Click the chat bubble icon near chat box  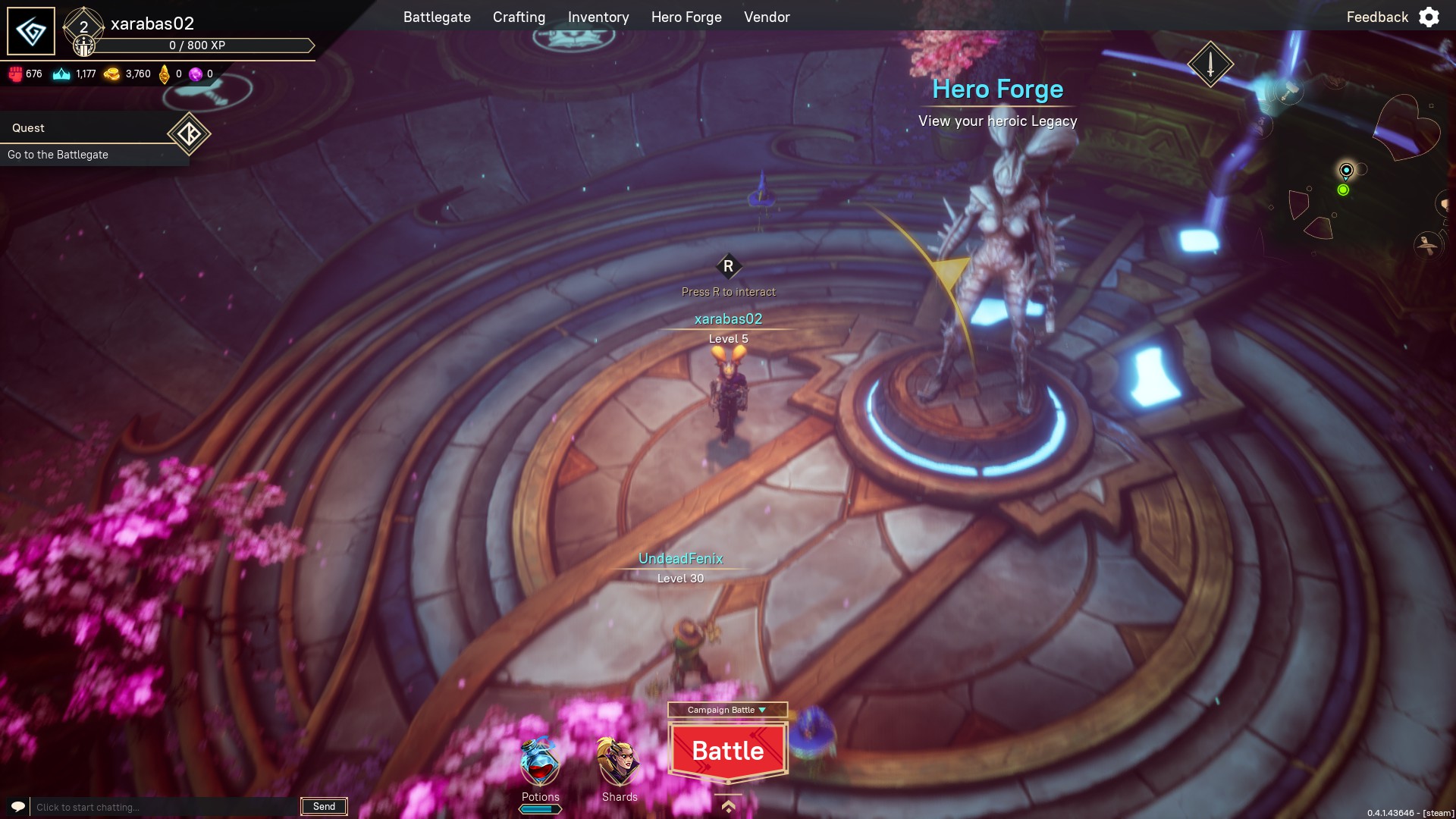pos(17,806)
